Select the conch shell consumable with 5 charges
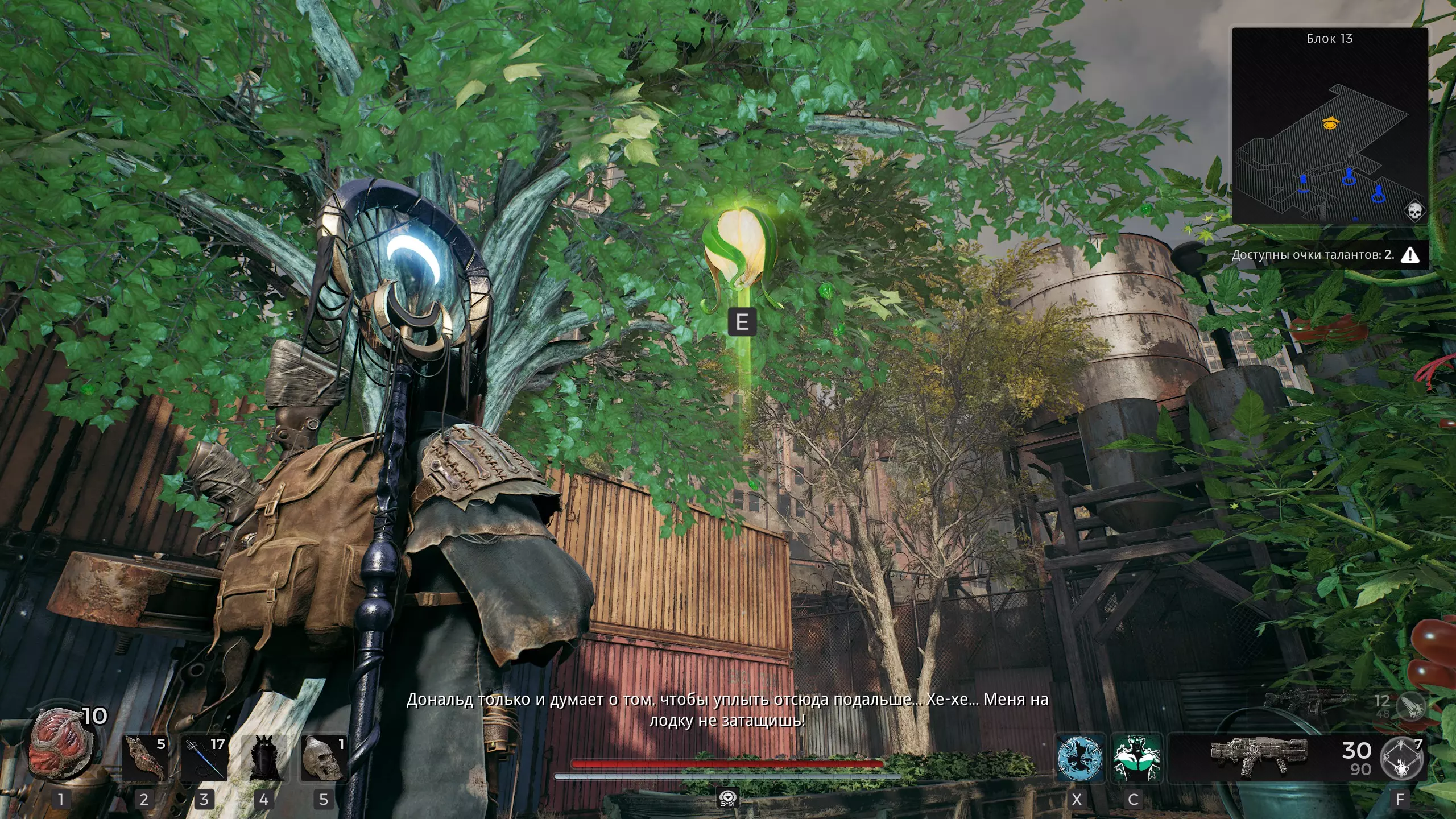 [145, 758]
